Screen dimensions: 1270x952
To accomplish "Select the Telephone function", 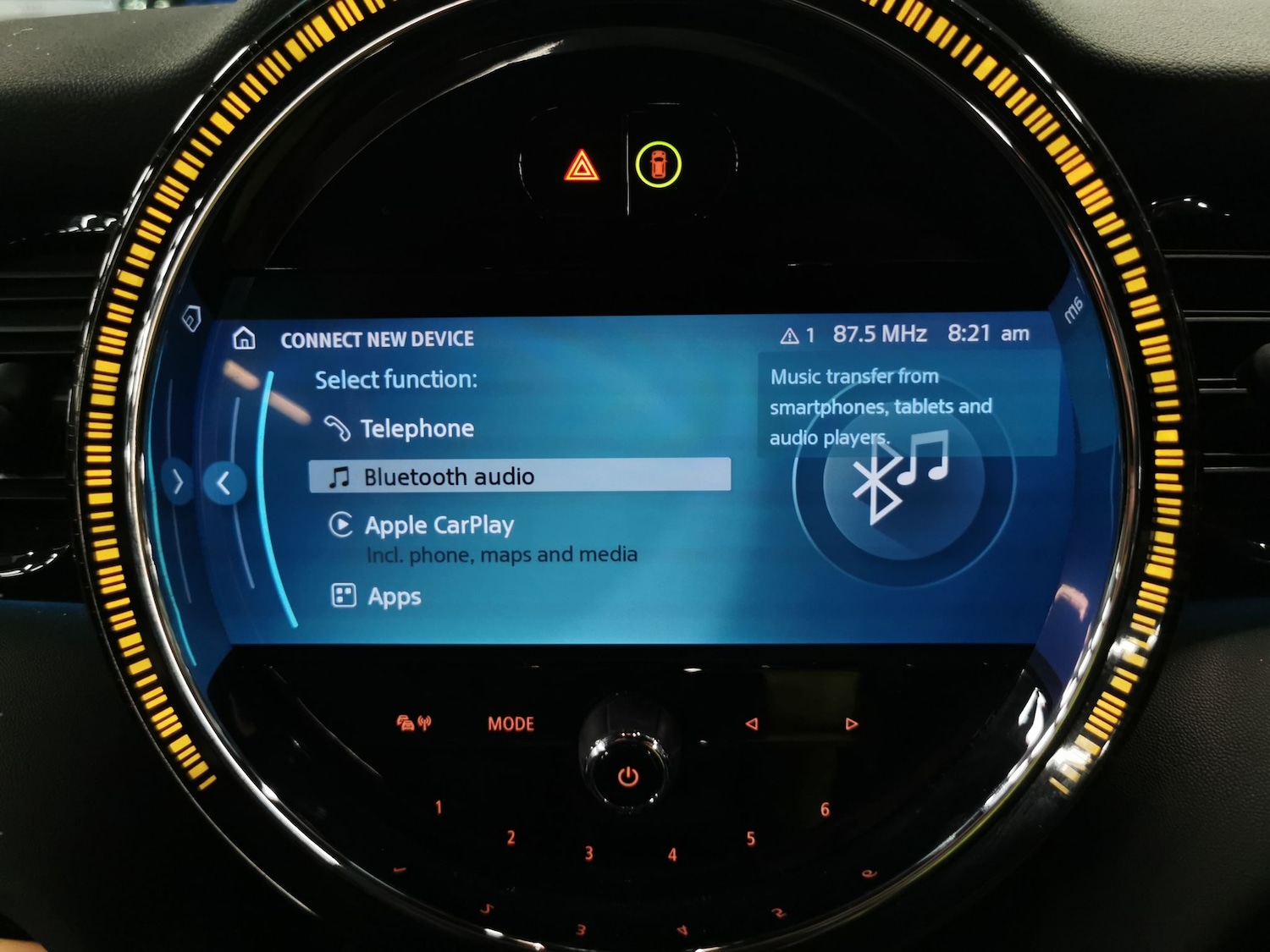I will click(x=415, y=429).
